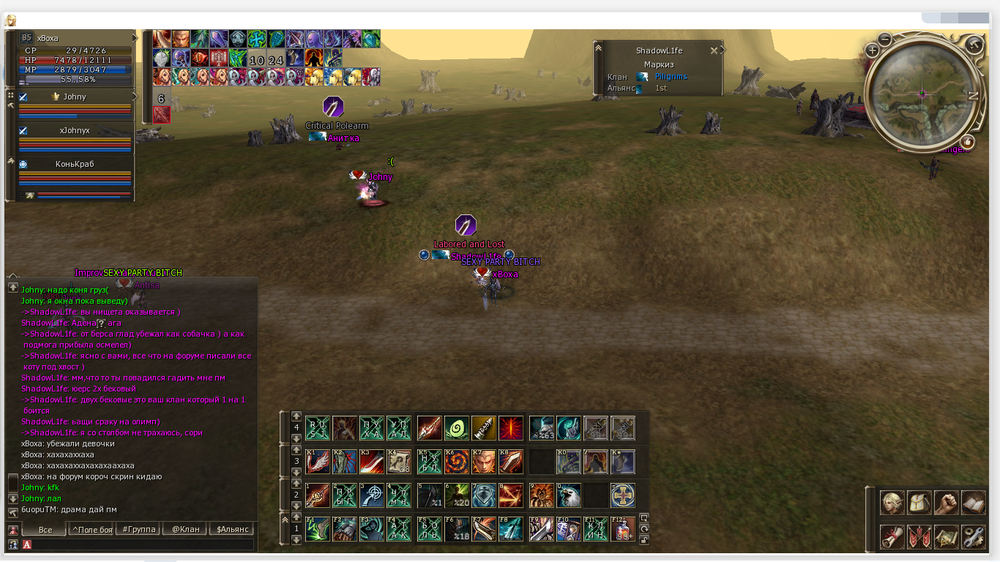Activate the orange swirl skill on K6
Viewport: 1000px width, 562px height.
point(456,462)
